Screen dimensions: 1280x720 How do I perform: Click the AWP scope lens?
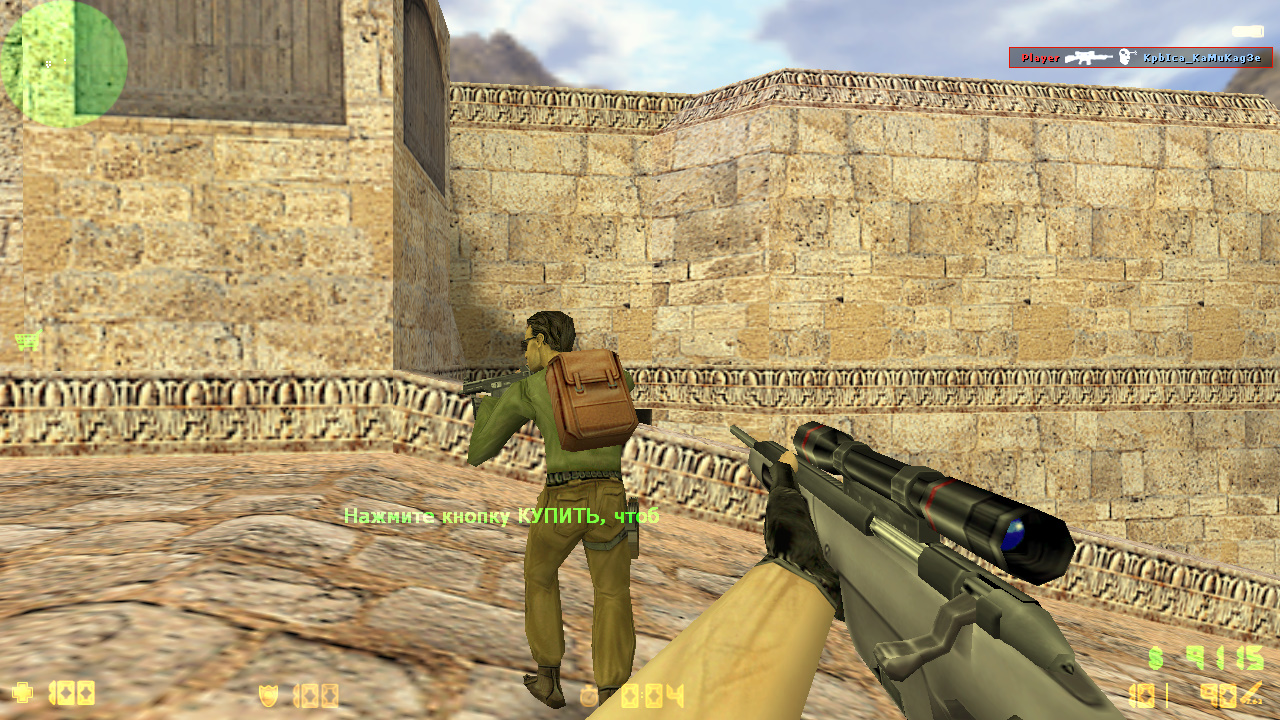1015,535
